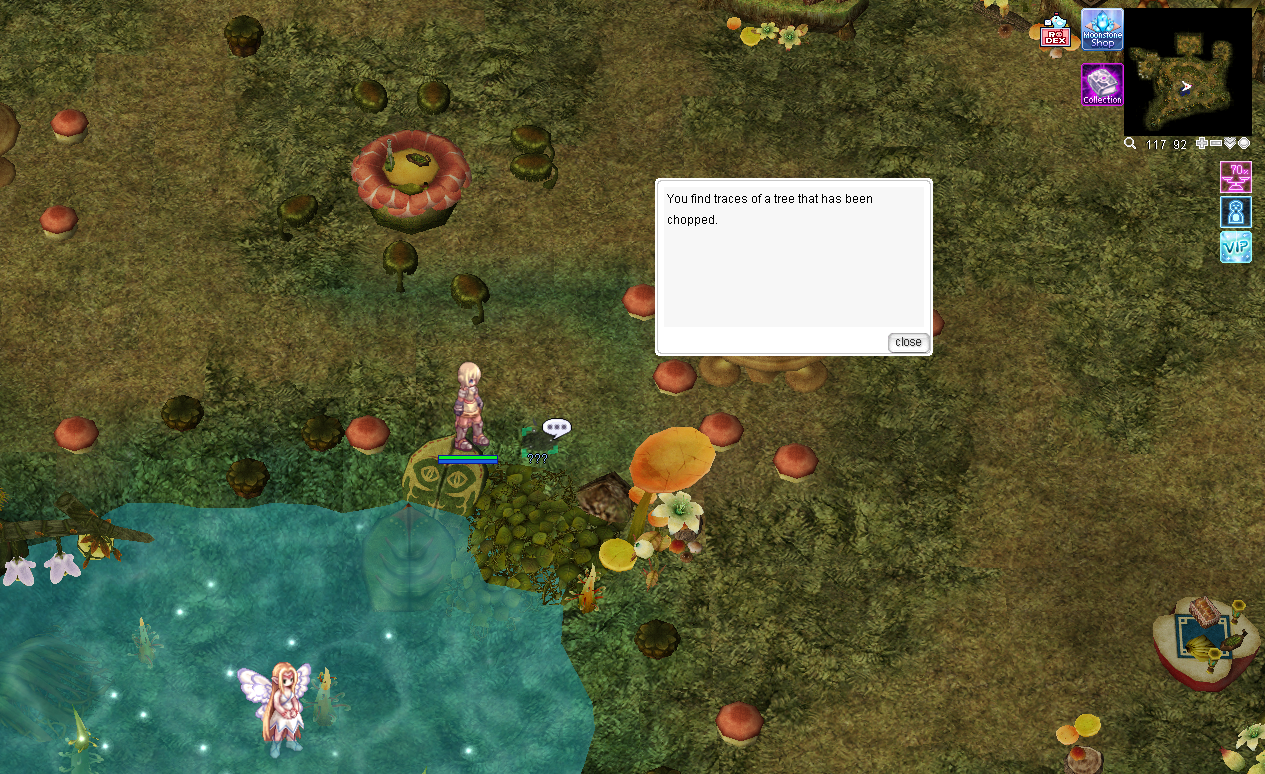Image resolution: width=1265 pixels, height=774 pixels.
Task: Click the minimap double-chevron down button
Action: (x=1230, y=144)
